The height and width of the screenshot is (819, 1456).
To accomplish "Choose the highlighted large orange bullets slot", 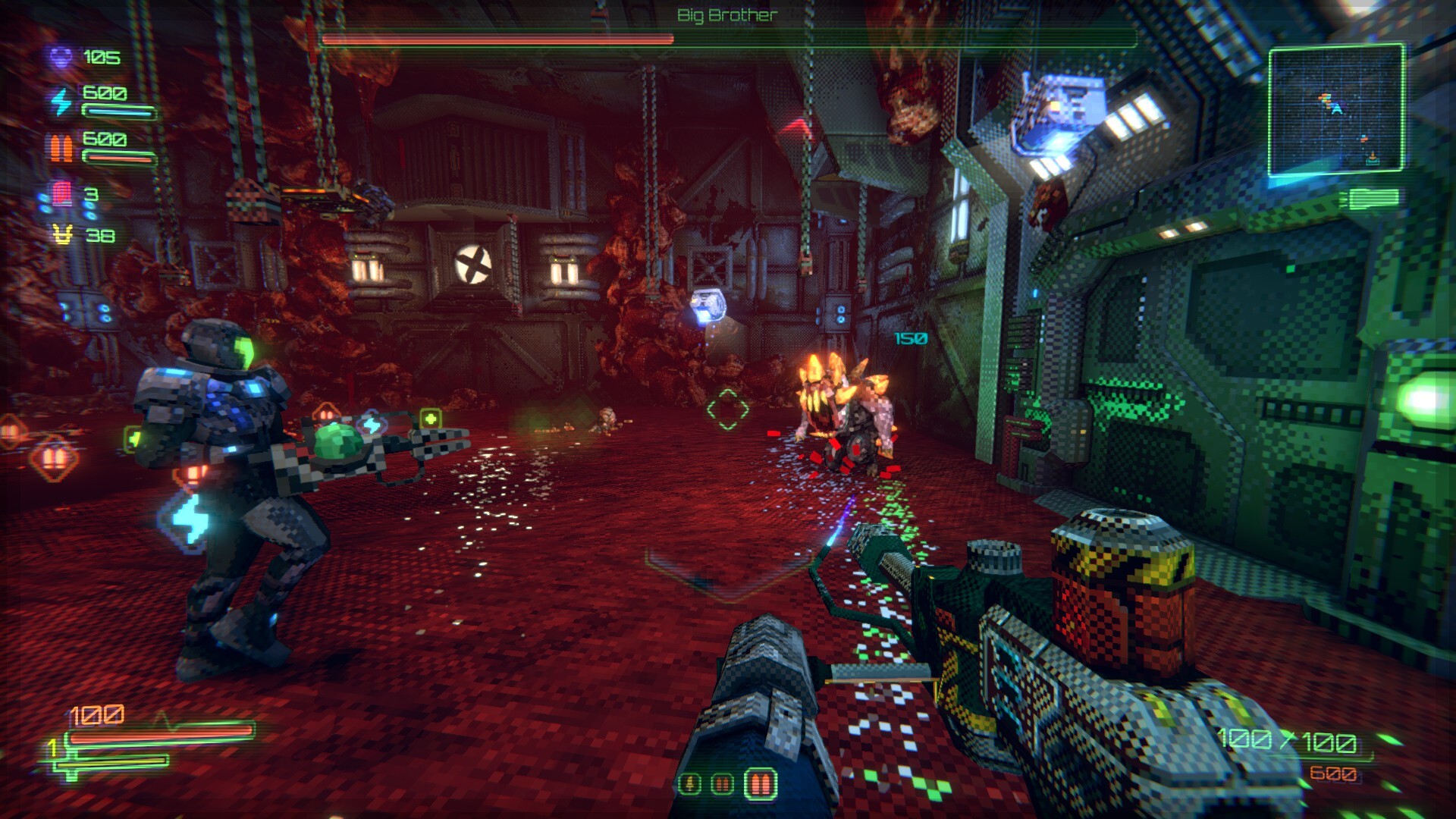I will tap(761, 783).
